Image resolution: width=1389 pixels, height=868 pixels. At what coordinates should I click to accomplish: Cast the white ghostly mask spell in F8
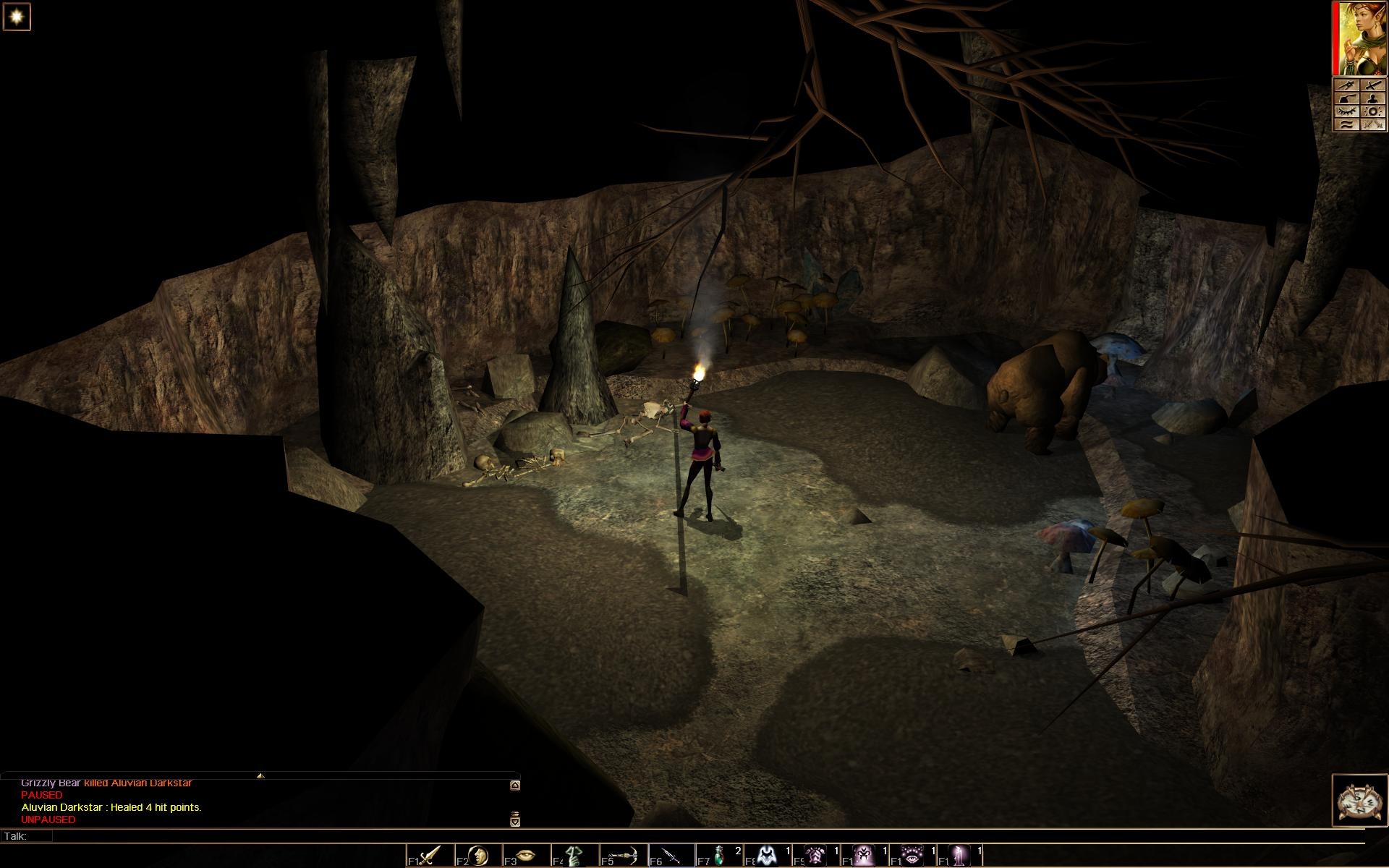click(768, 856)
